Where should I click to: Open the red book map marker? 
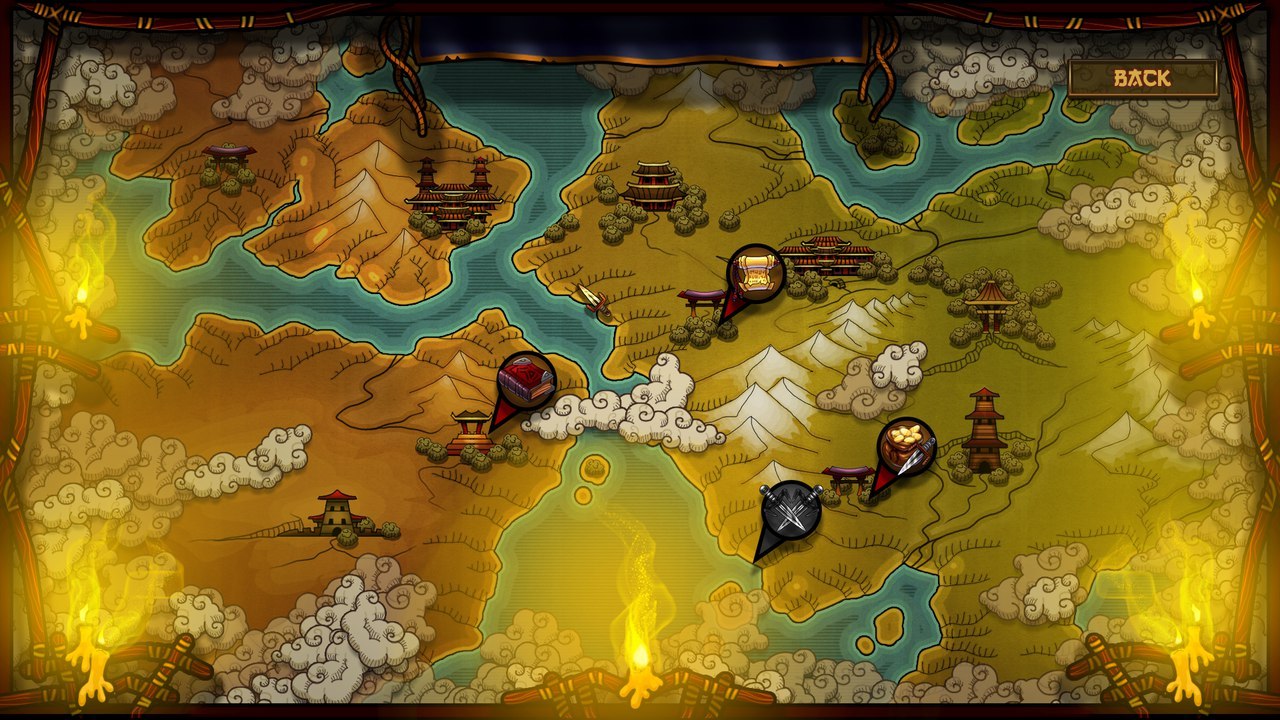point(526,381)
